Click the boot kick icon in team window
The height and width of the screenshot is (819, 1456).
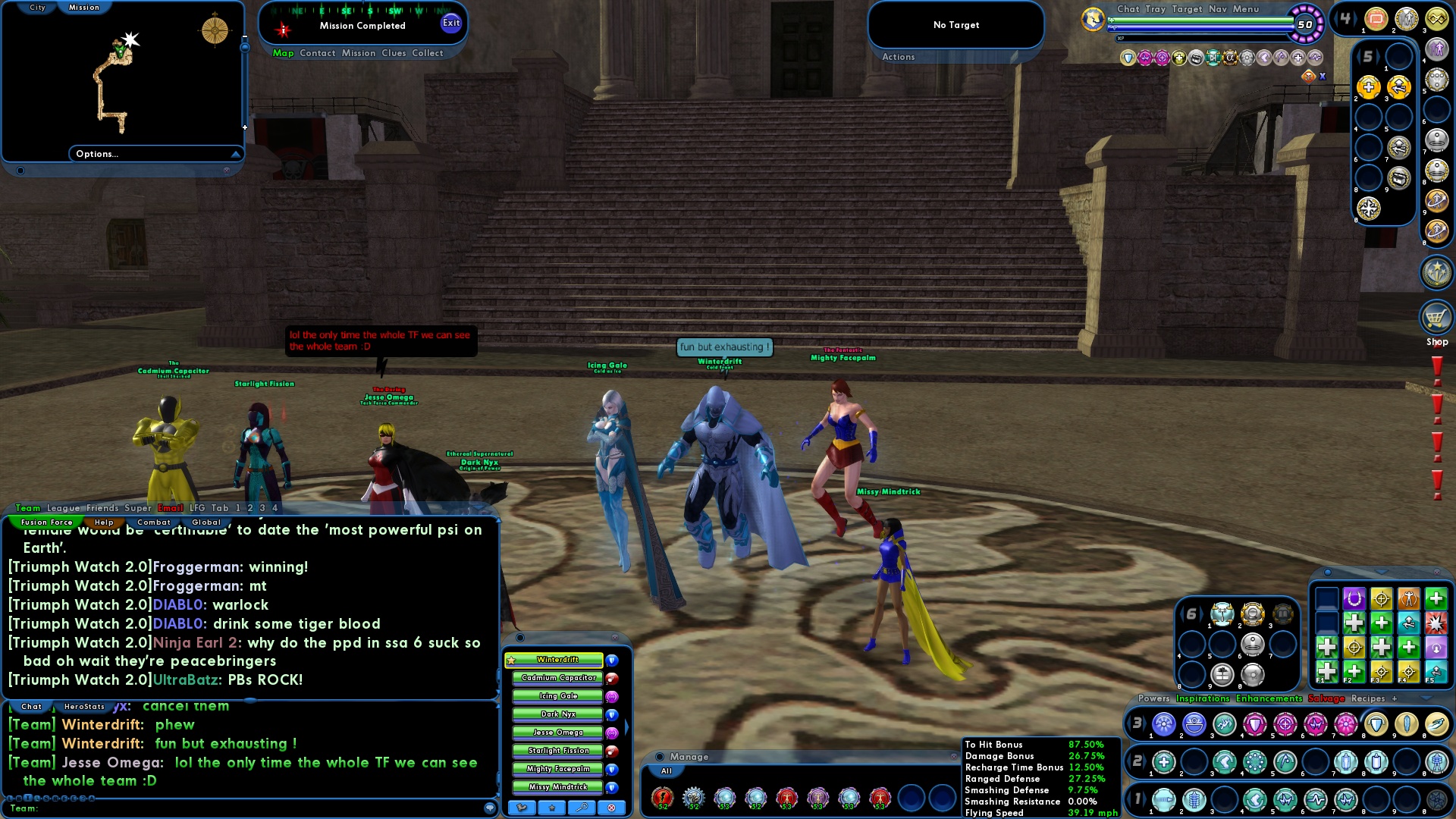[522, 808]
